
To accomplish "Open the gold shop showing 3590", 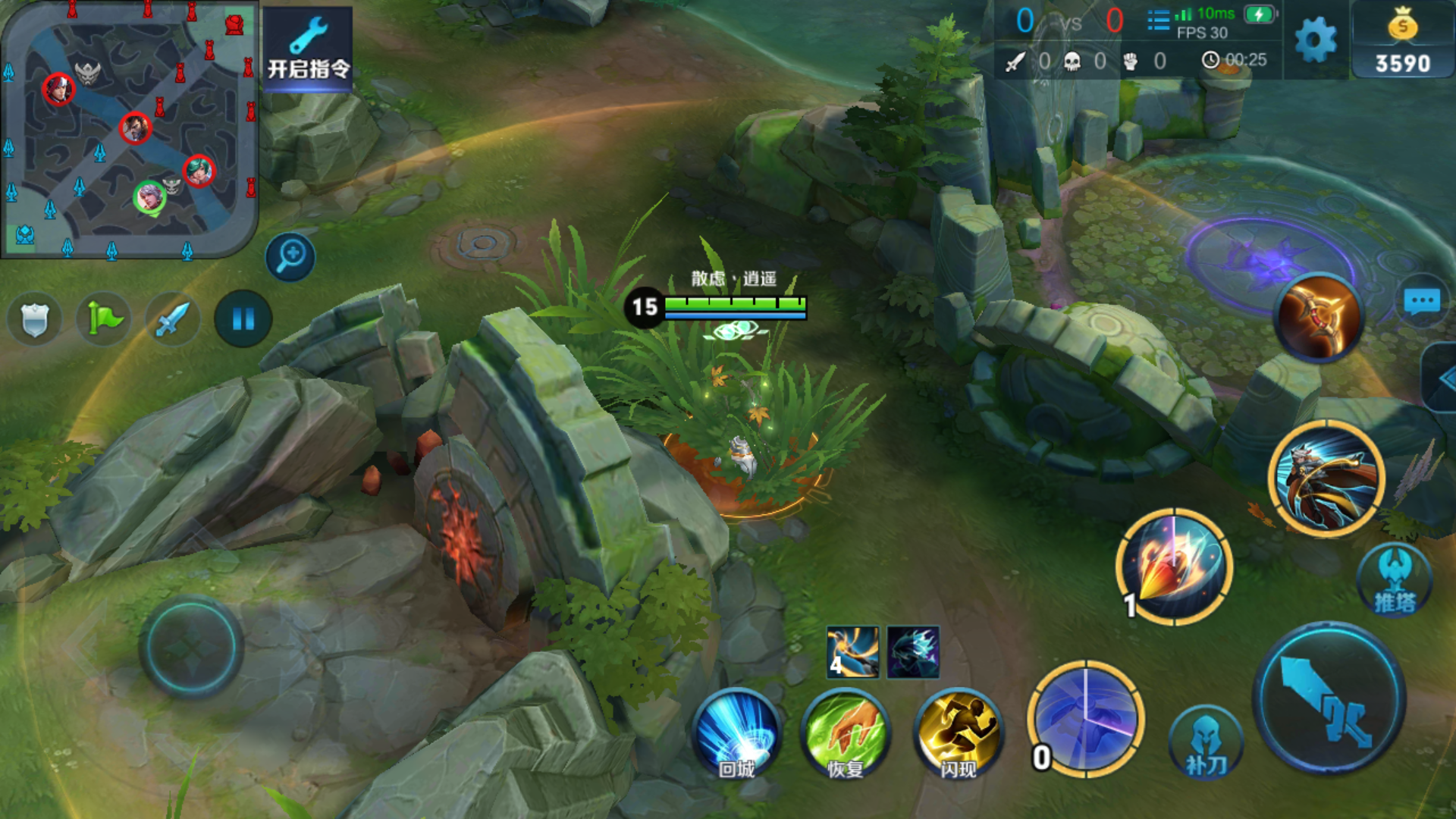I will tap(1402, 42).
